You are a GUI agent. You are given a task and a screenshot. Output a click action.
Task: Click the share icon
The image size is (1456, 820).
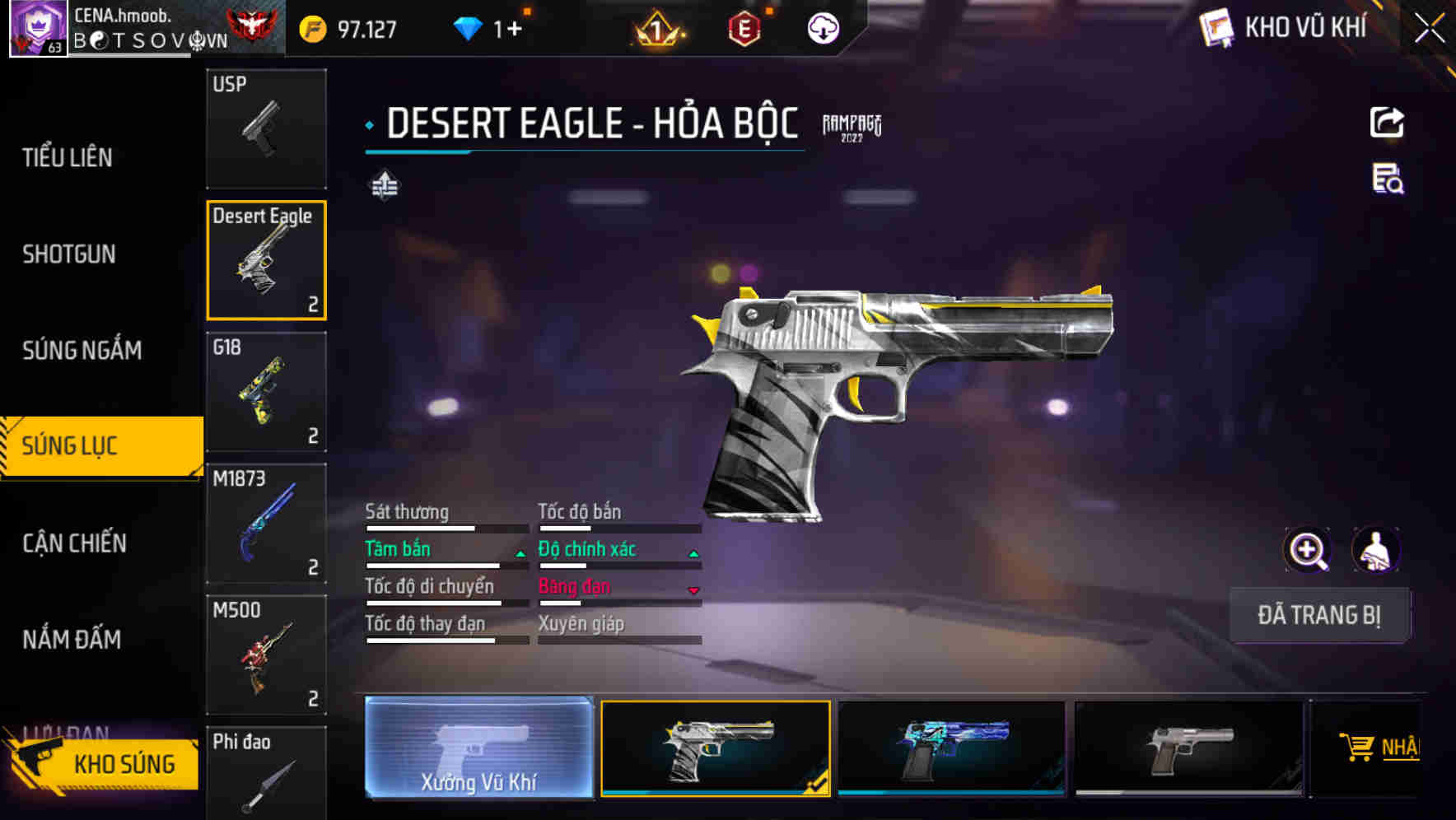(1387, 123)
